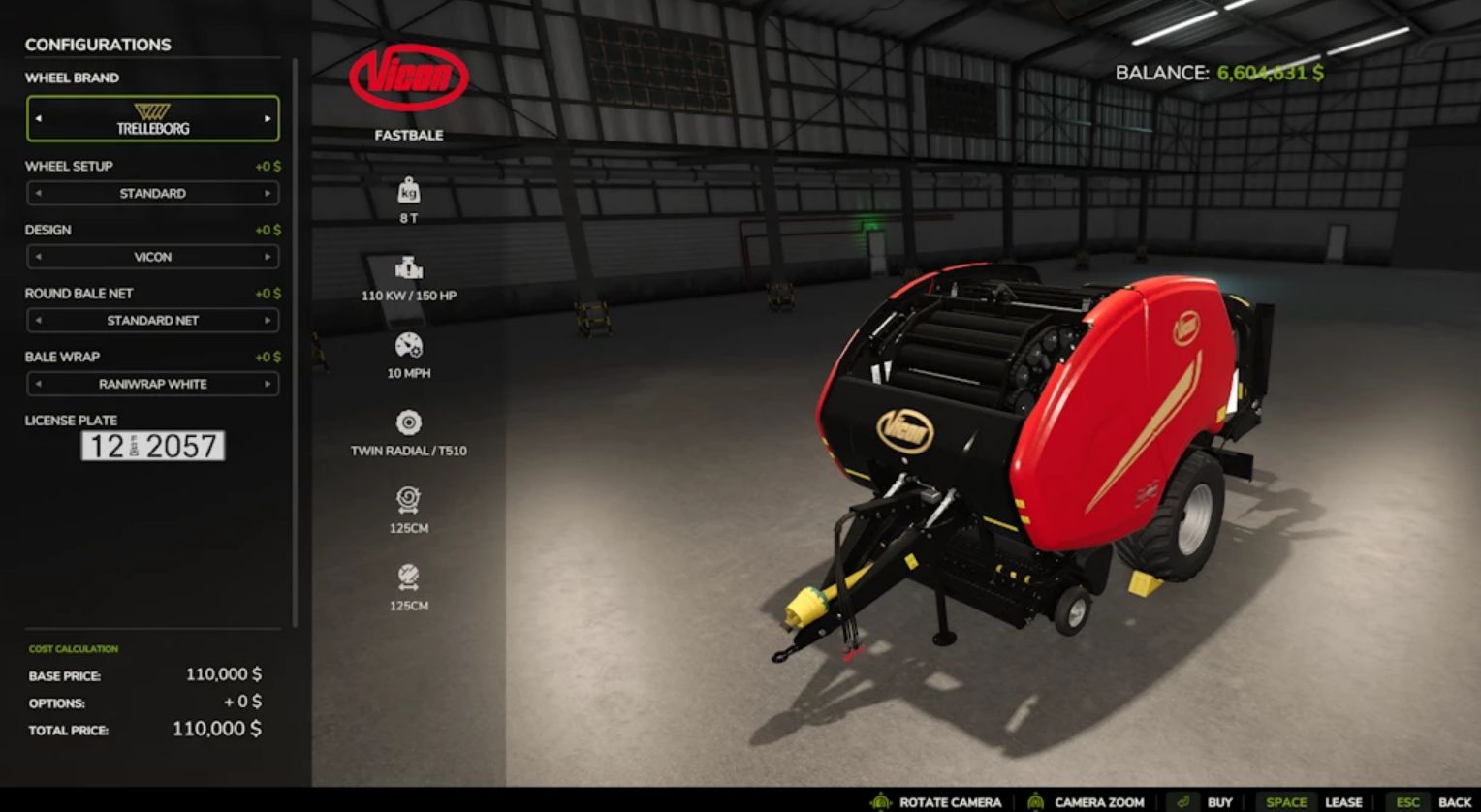Image resolution: width=1481 pixels, height=812 pixels.
Task: Go back to previous wheel setup
Action: [x=39, y=194]
